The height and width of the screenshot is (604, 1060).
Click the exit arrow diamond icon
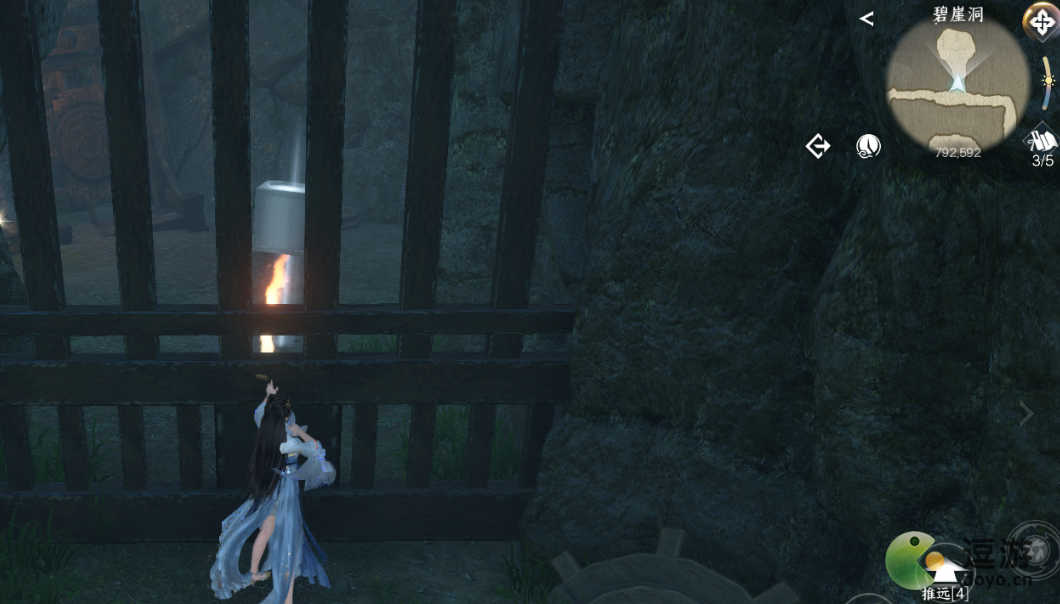point(818,147)
